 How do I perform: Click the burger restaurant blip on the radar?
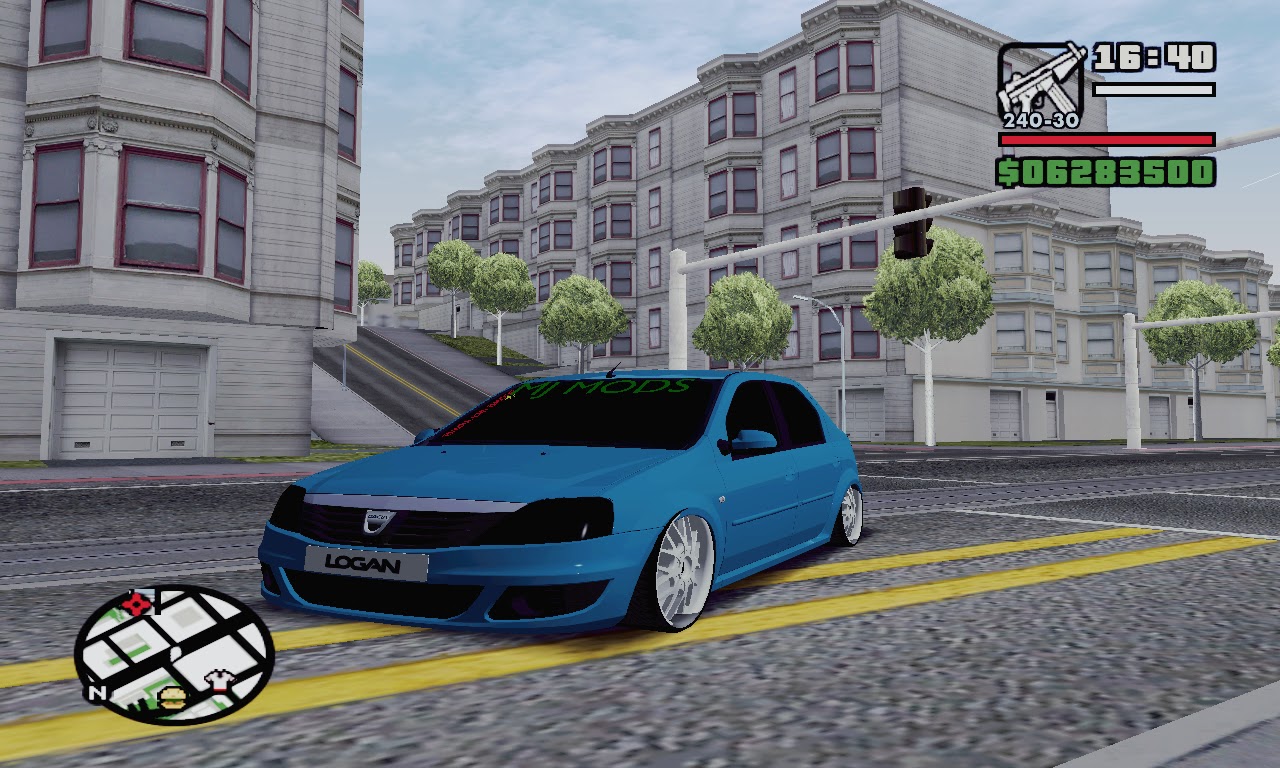(x=172, y=697)
